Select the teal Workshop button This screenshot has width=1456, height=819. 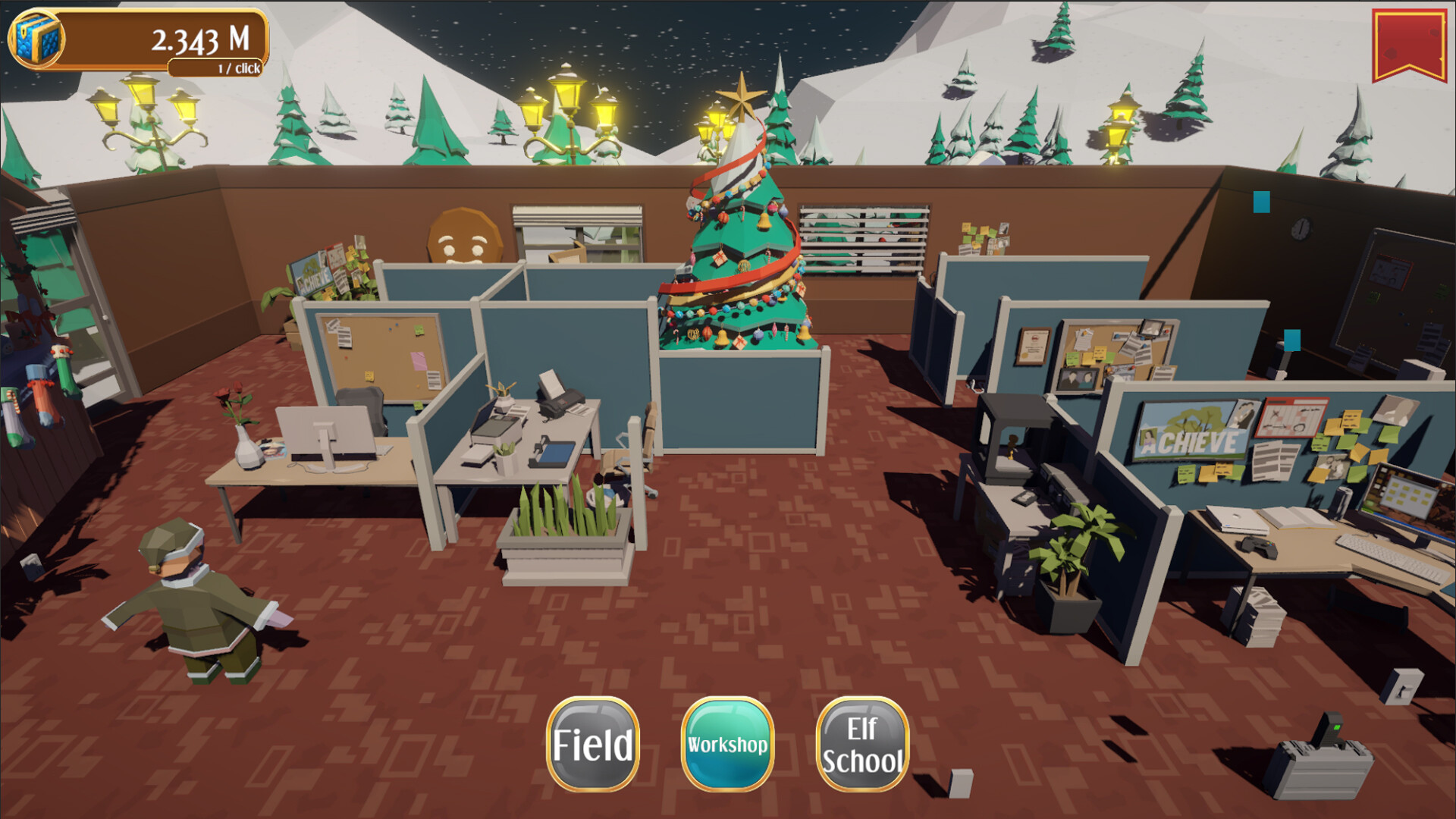point(727,744)
